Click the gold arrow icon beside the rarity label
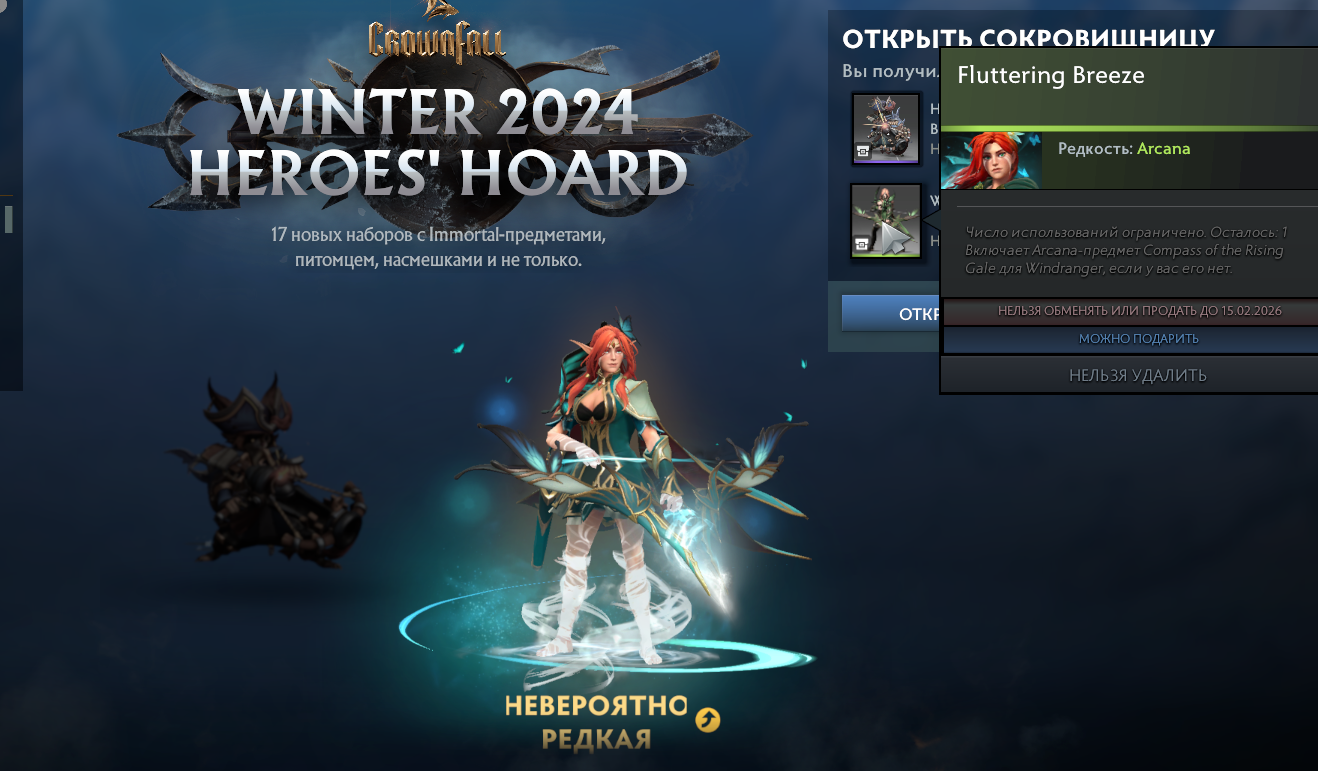 (x=708, y=719)
